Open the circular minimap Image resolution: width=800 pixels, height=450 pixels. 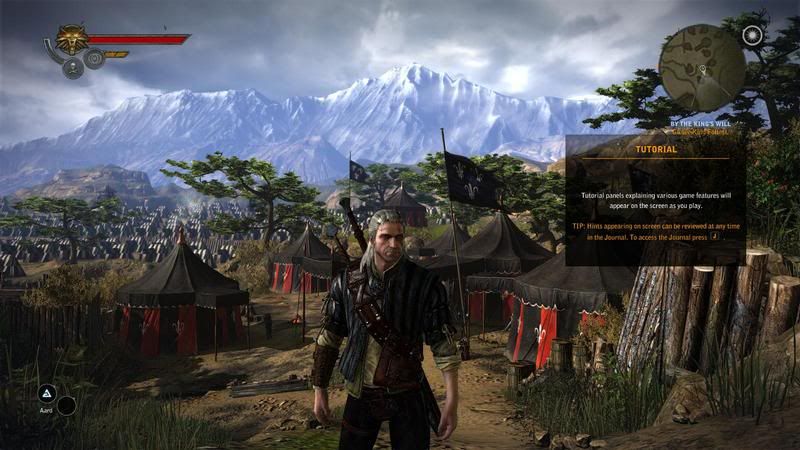pyautogui.click(x=702, y=66)
